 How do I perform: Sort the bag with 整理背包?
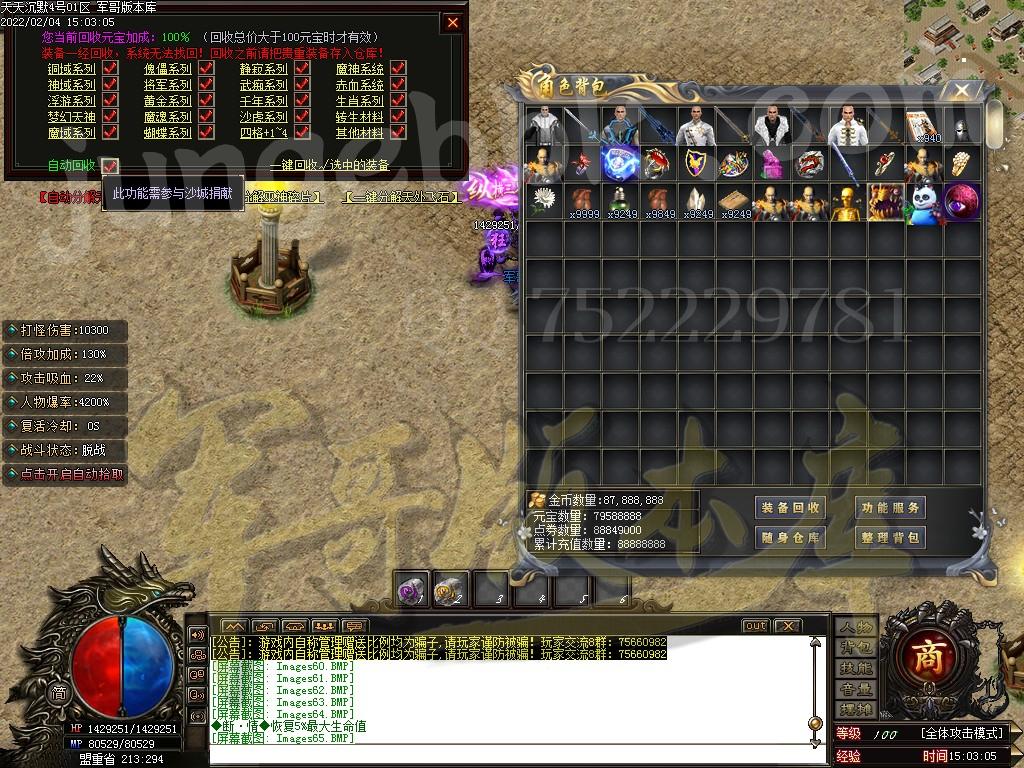(889, 538)
